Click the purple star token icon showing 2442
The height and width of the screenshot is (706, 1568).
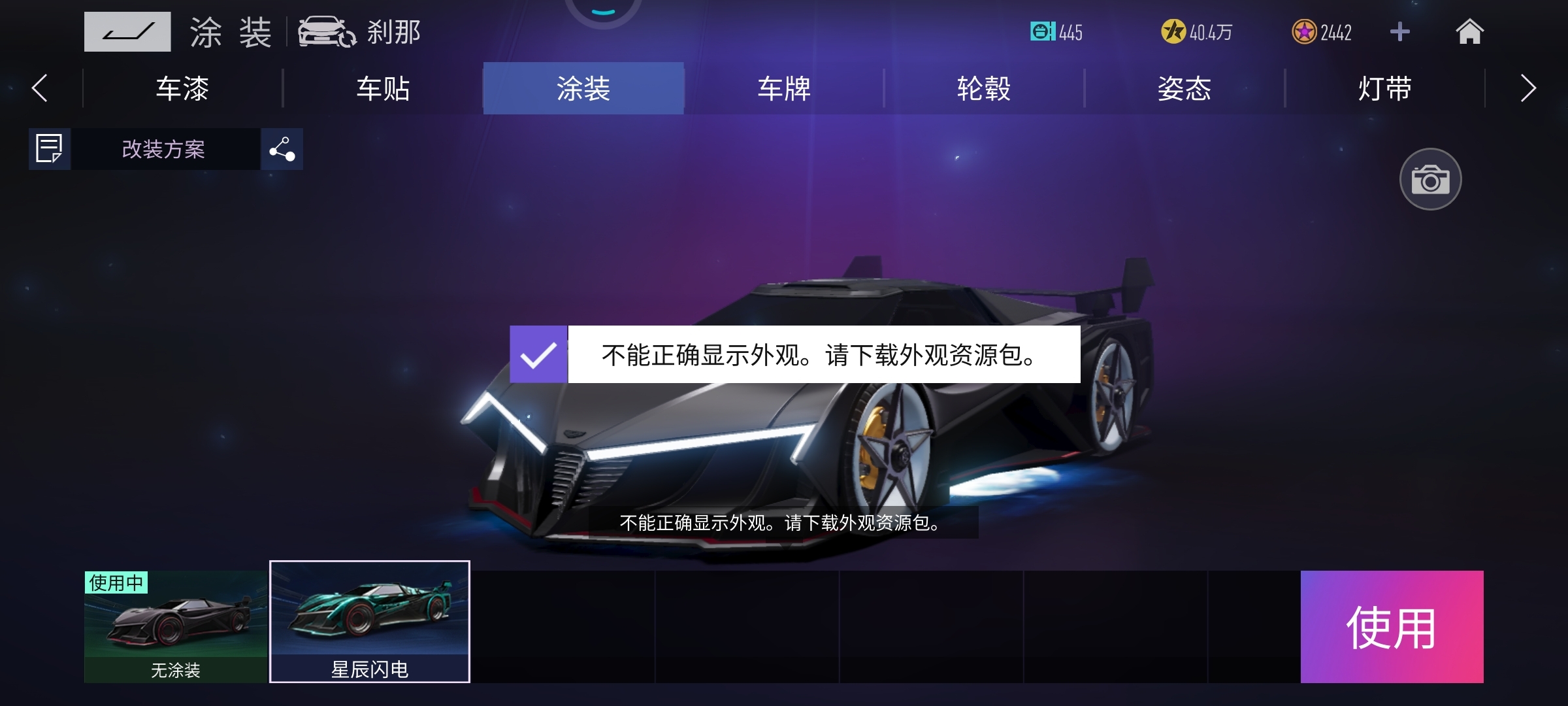point(1297,32)
